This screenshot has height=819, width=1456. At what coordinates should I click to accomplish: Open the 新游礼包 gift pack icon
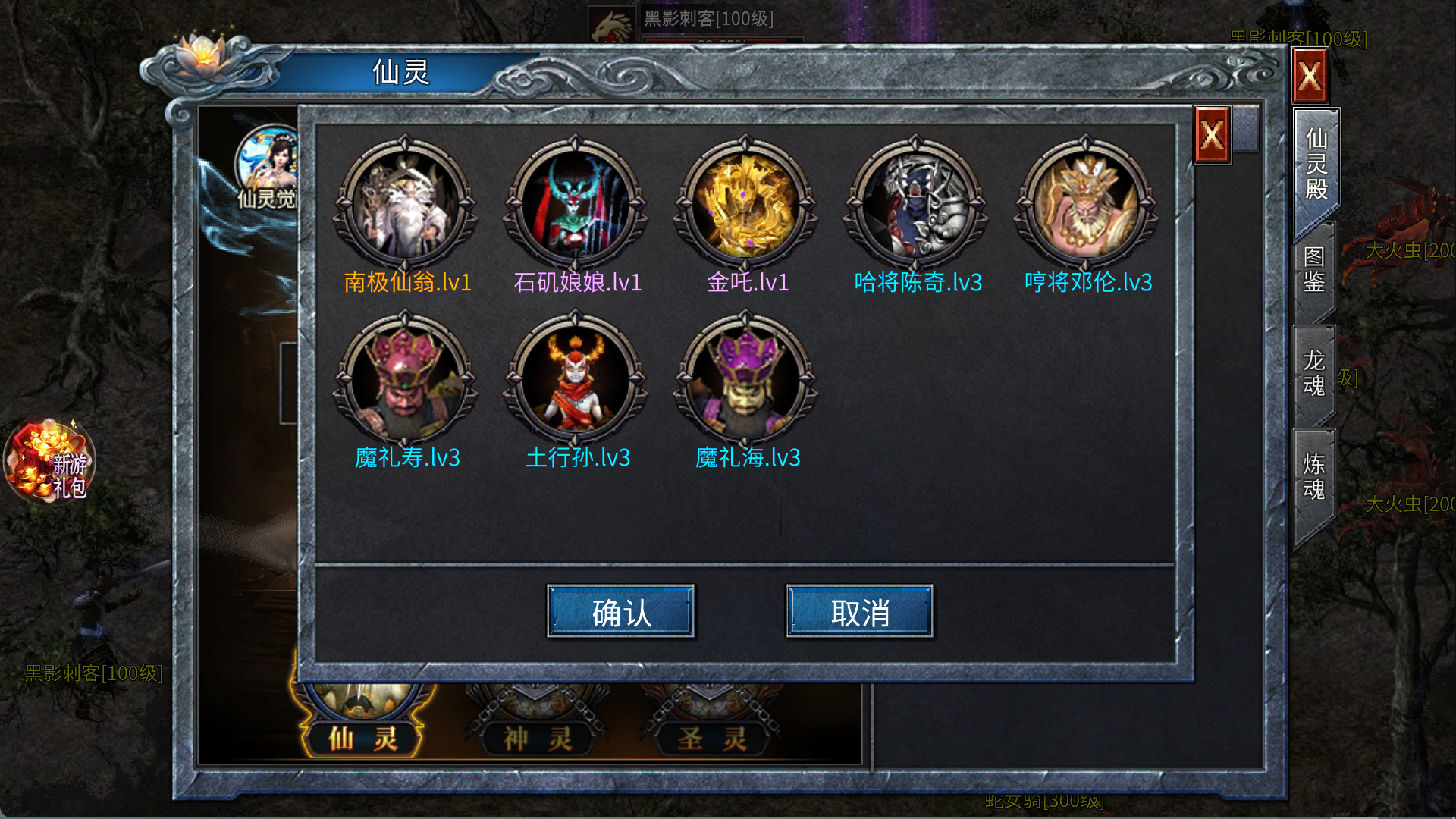[x=50, y=462]
